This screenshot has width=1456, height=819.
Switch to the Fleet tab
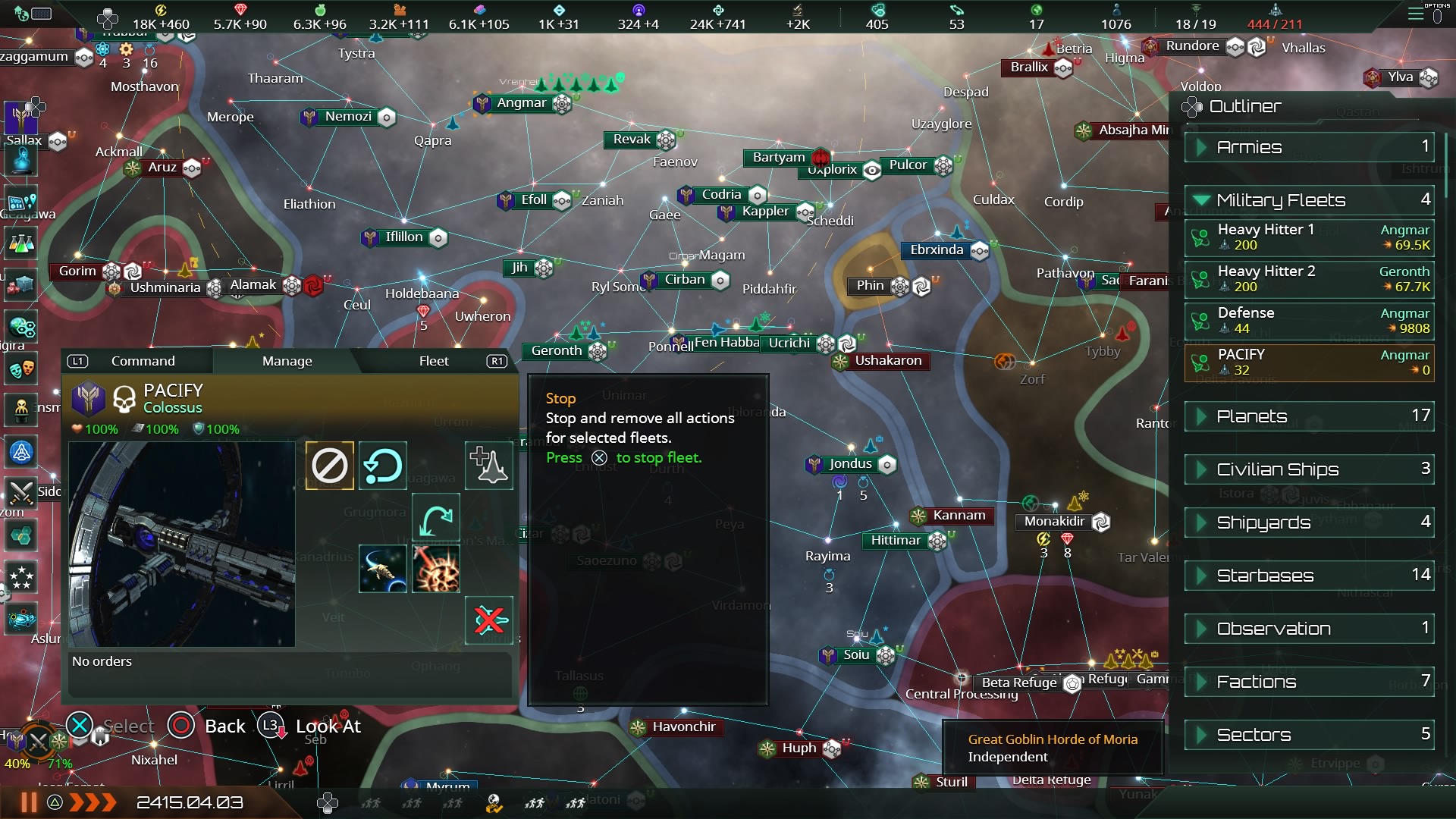[x=434, y=361]
